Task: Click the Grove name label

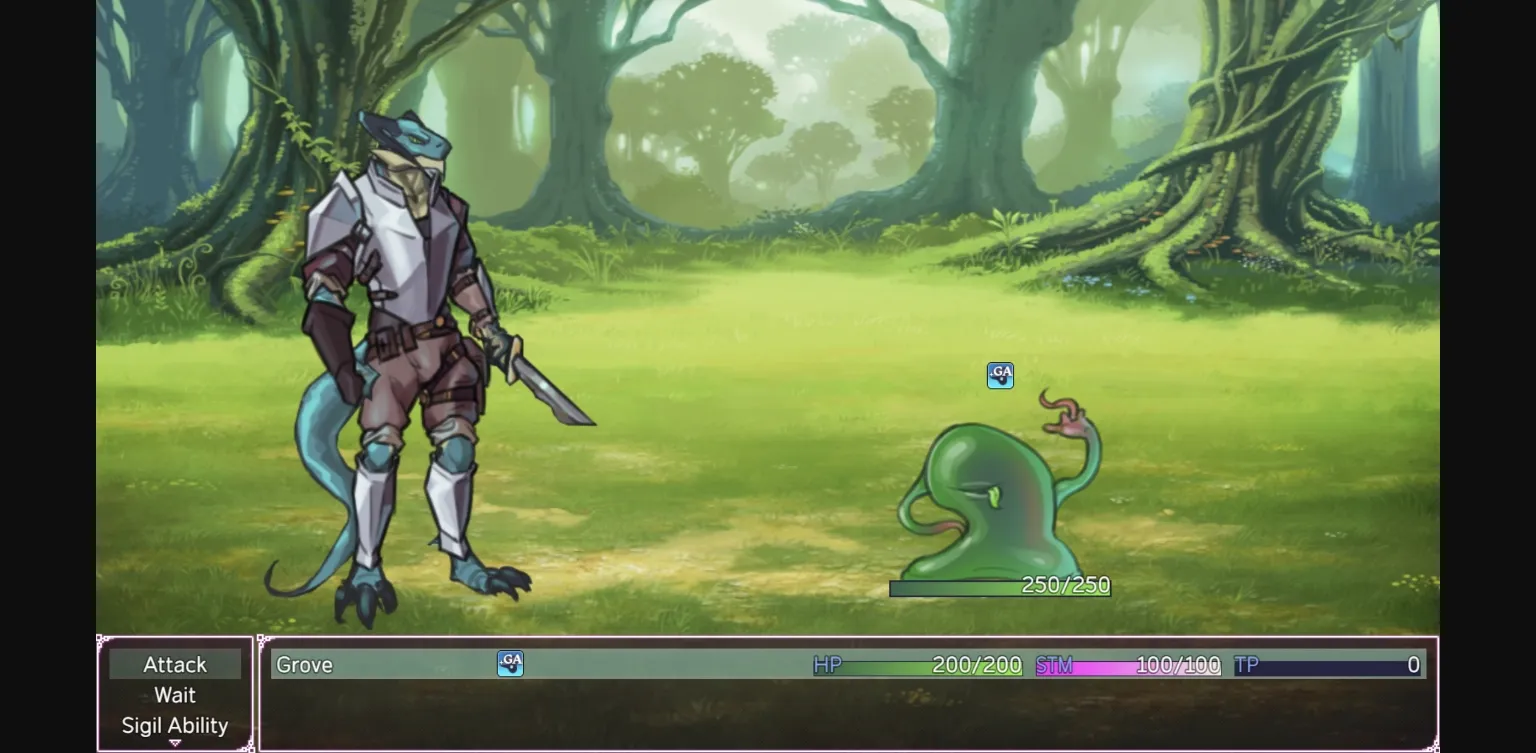Action: pyautogui.click(x=304, y=664)
